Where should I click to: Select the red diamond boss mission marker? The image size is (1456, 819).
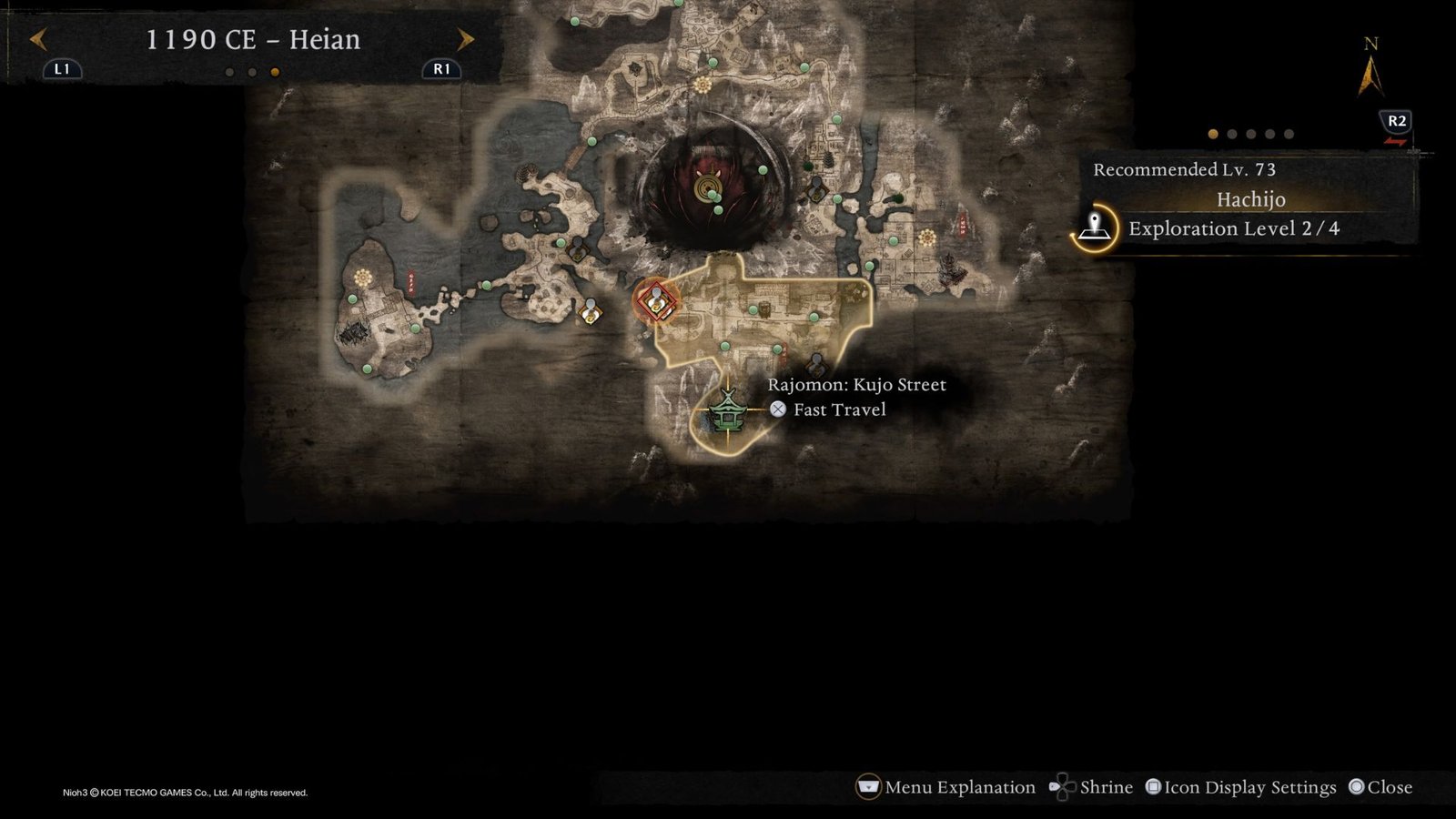click(x=657, y=302)
